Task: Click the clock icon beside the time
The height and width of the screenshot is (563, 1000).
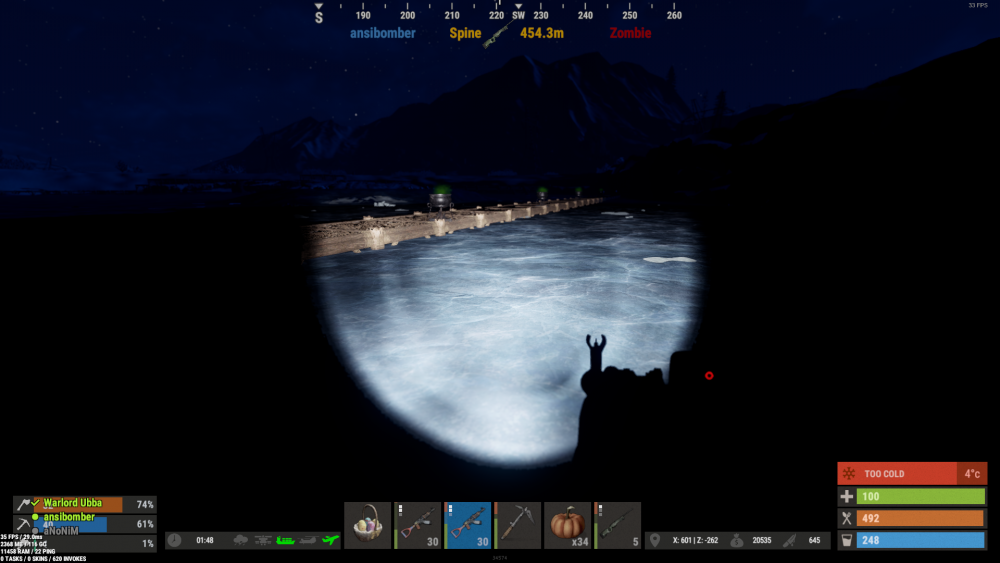Action: click(x=175, y=540)
